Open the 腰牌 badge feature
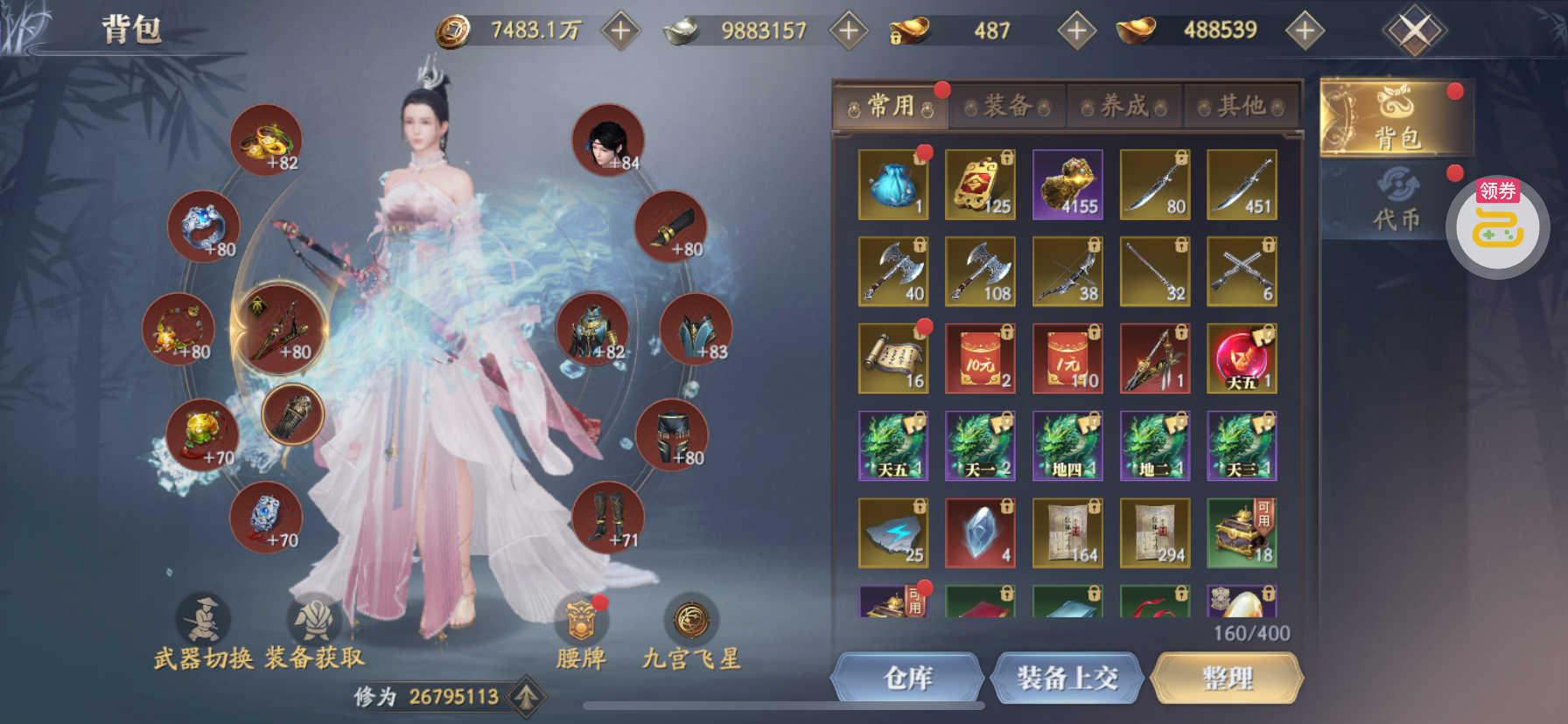 click(x=581, y=631)
